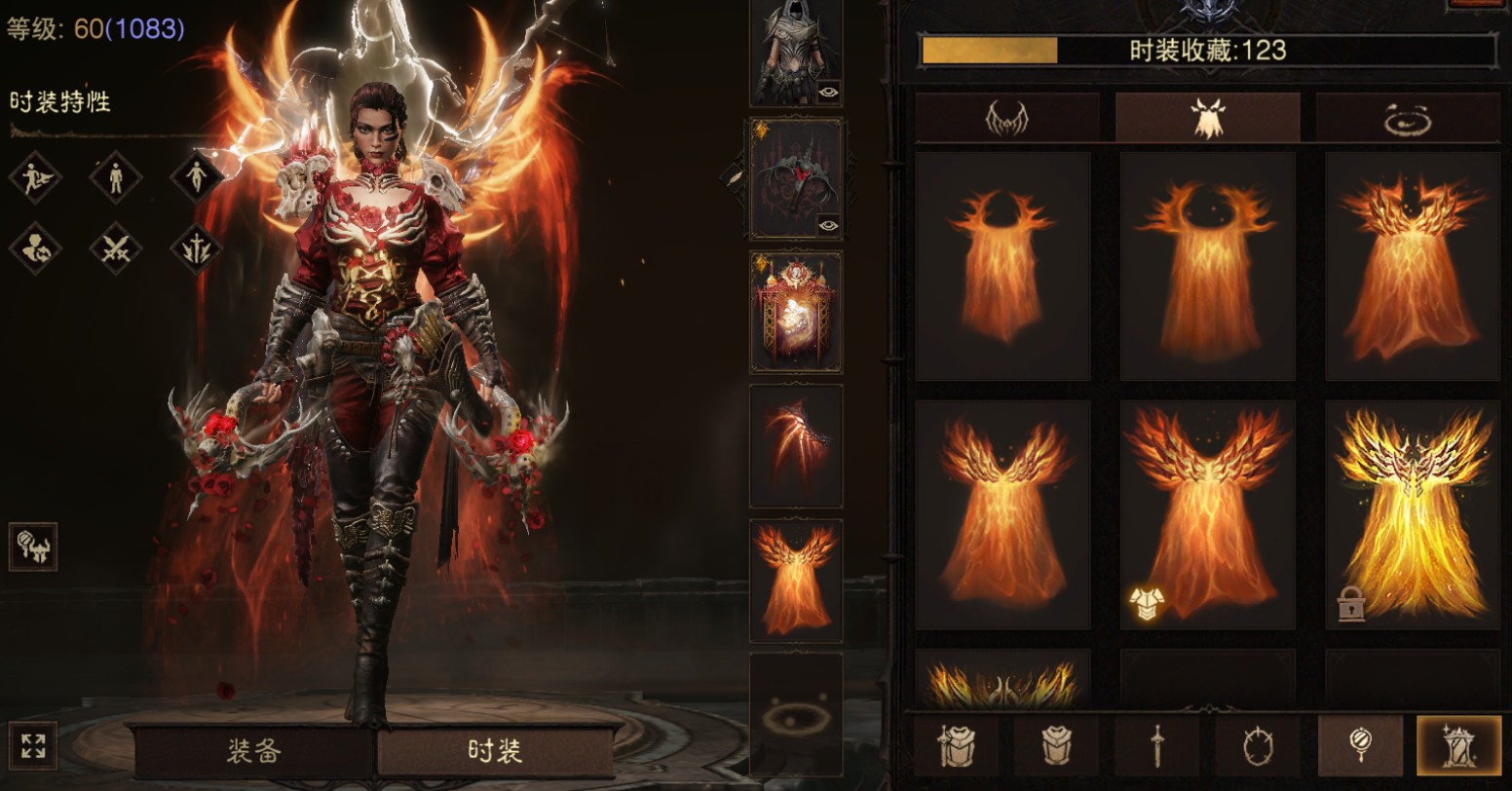Open the chest armor cosmetics category
This screenshot has height=791, width=1512.
click(x=1057, y=746)
